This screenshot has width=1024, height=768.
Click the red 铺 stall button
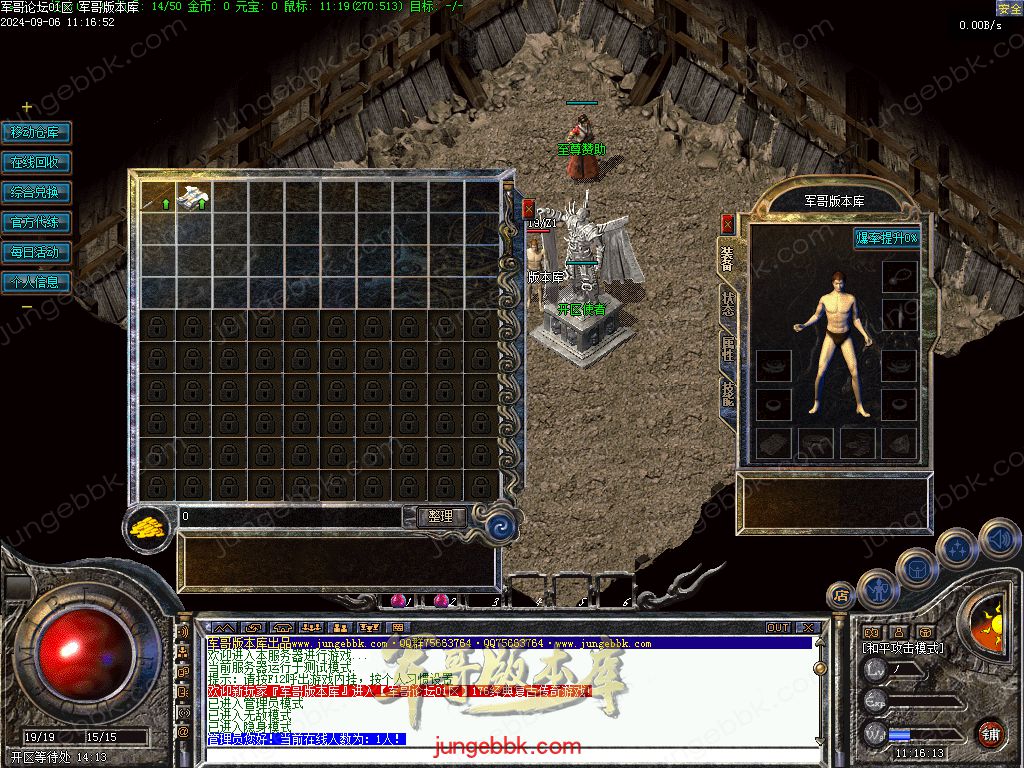click(x=990, y=733)
